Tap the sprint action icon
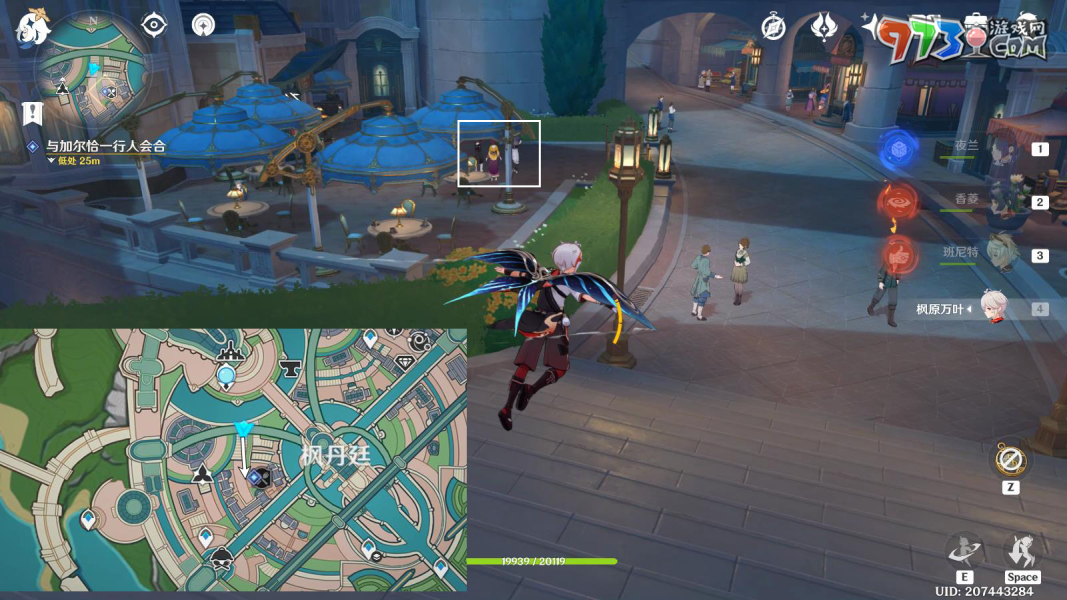This screenshot has height=600, width=1067. 1022,550
